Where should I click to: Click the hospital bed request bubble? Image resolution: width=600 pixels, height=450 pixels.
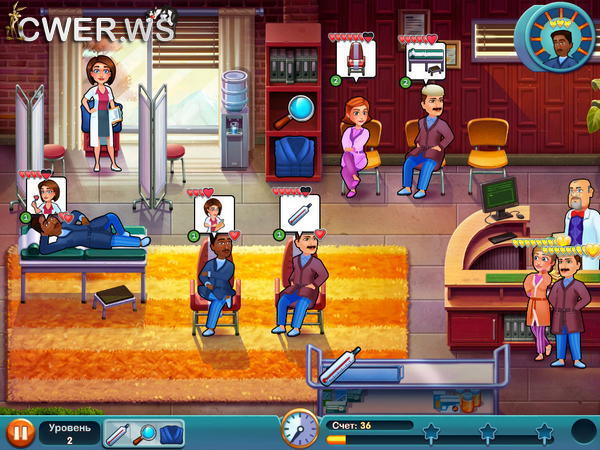point(422,62)
